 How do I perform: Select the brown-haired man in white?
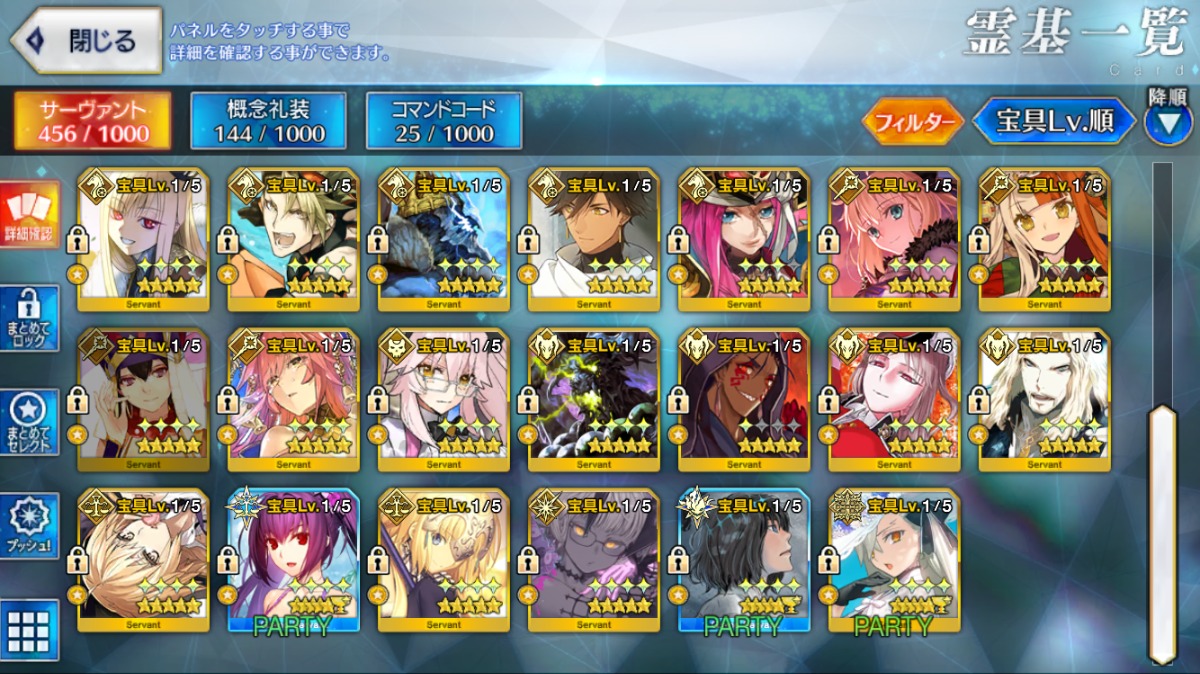pyautogui.click(x=593, y=240)
